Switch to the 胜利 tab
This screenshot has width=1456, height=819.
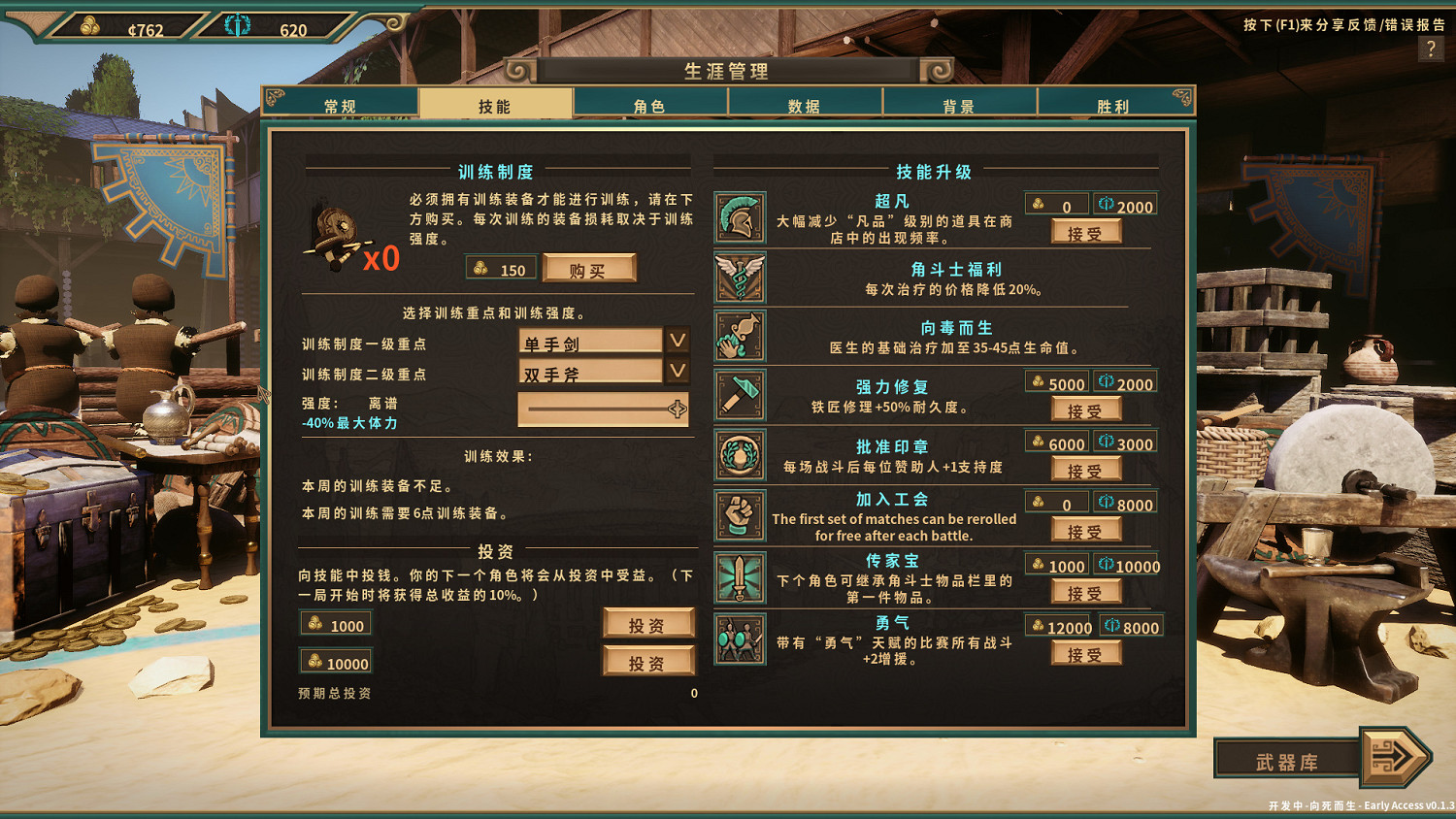[1114, 103]
